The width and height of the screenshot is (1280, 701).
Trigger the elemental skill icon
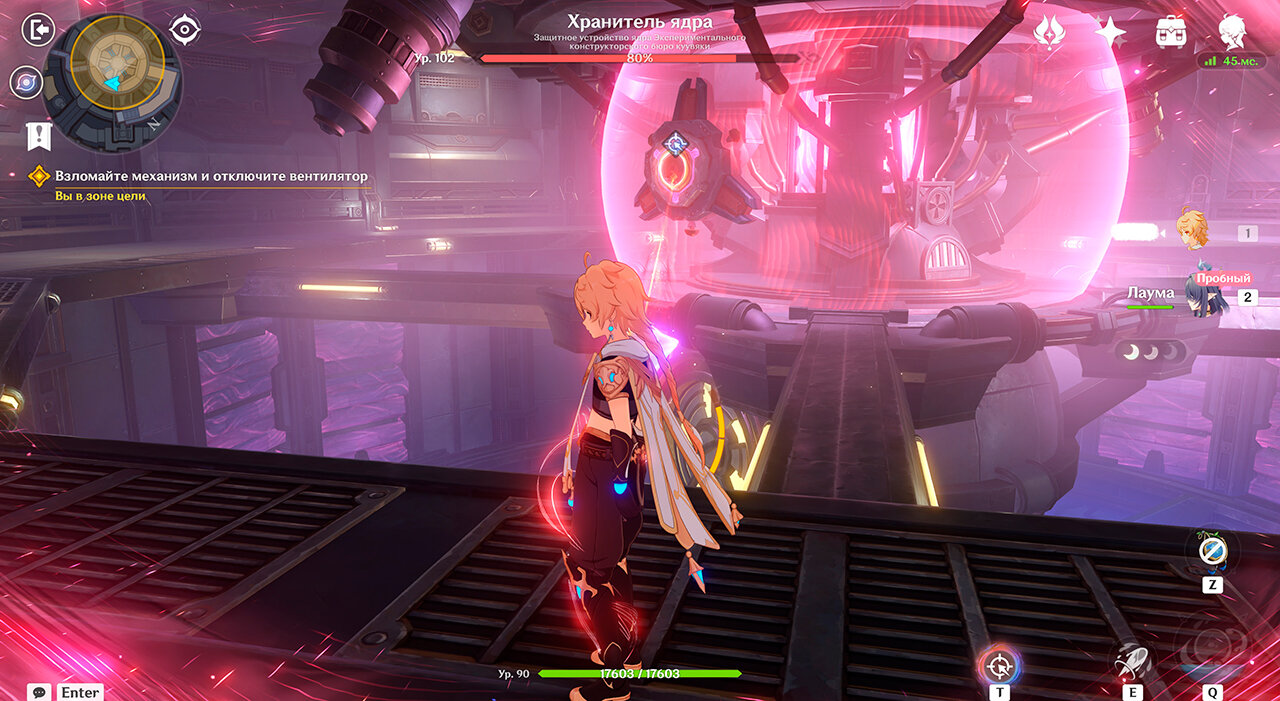coord(1132,662)
